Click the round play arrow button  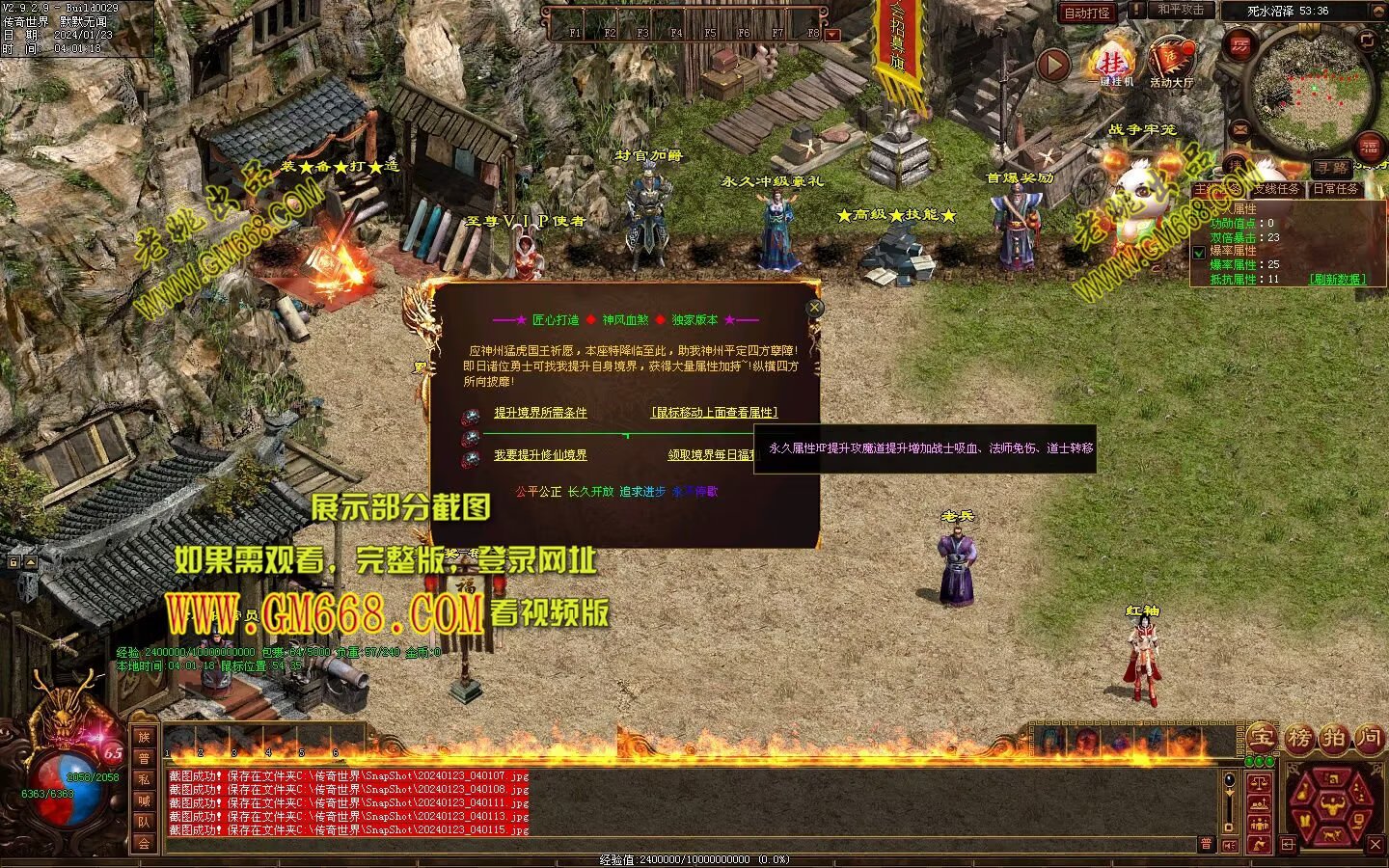coord(1053,65)
